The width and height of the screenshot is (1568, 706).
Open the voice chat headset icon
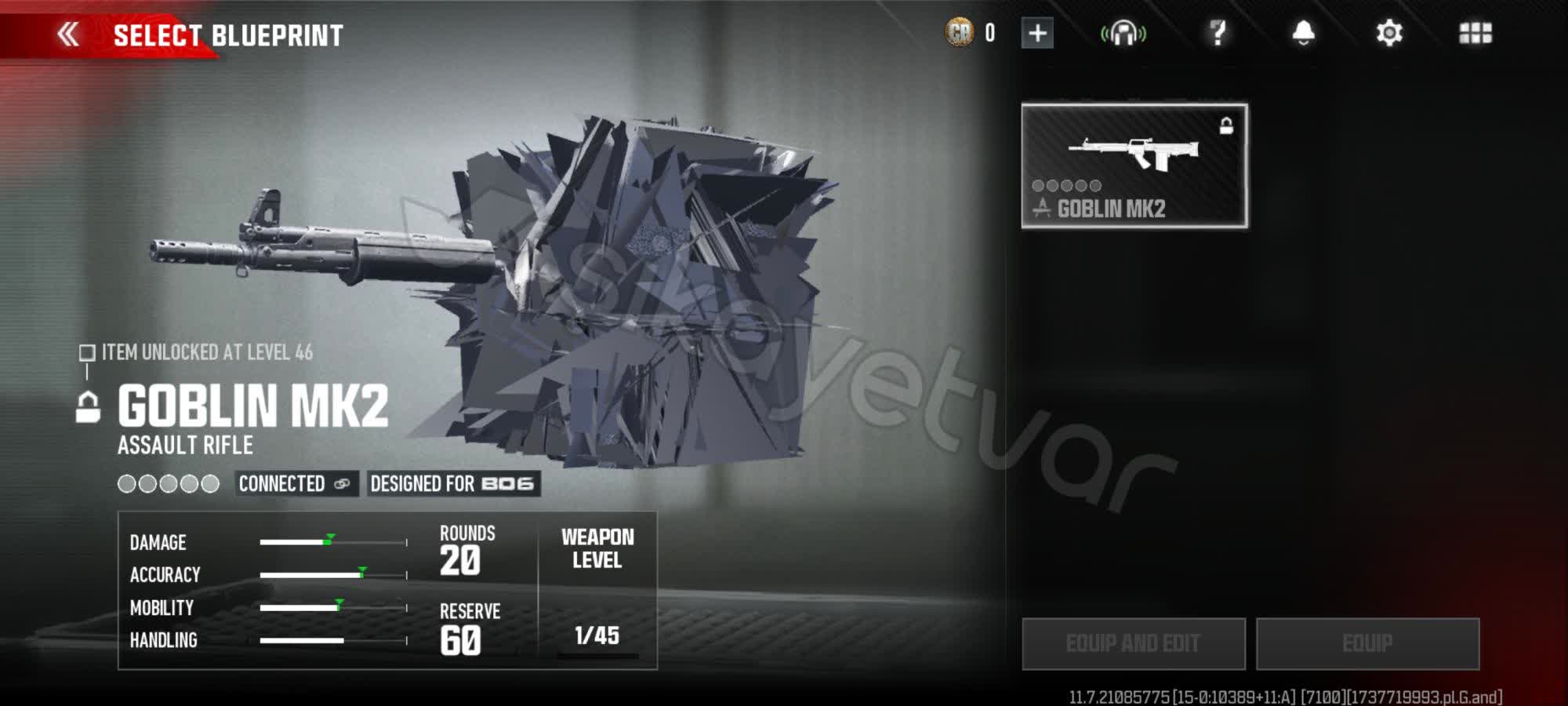click(x=1123, y=34)
